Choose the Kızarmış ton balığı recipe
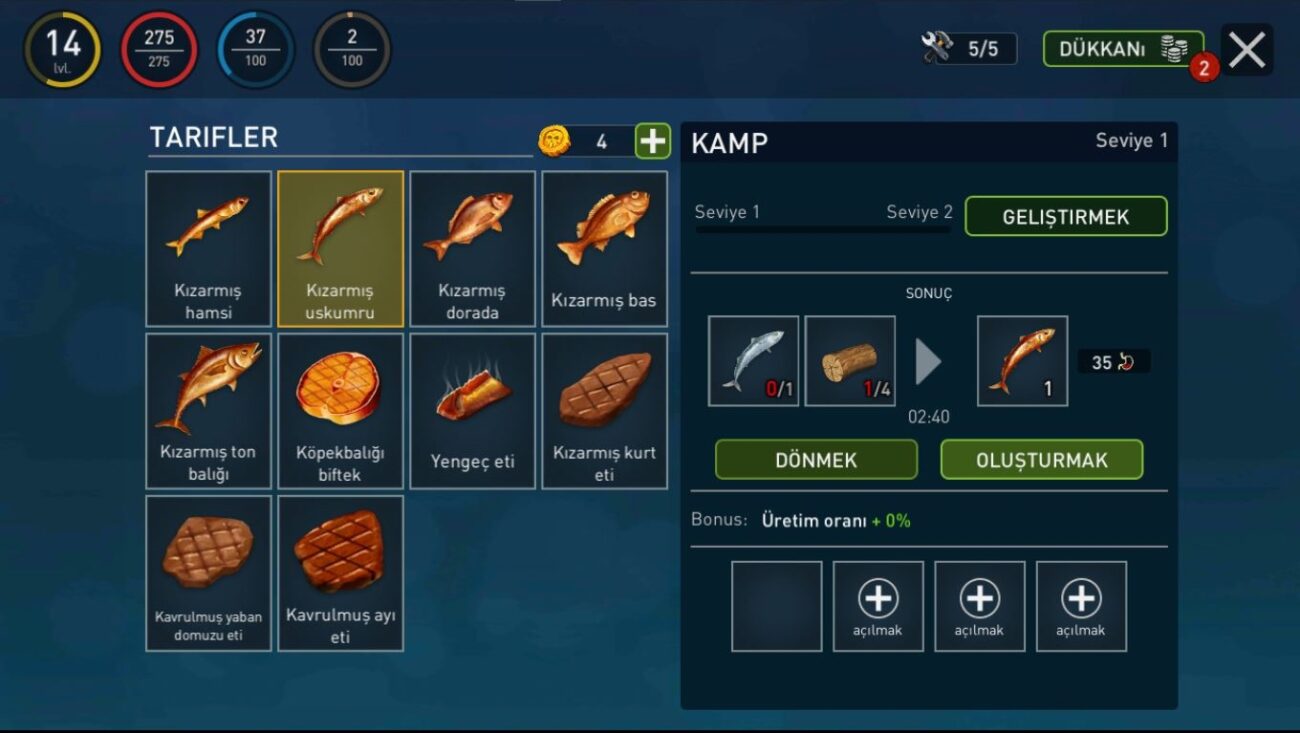 [208, 411]
